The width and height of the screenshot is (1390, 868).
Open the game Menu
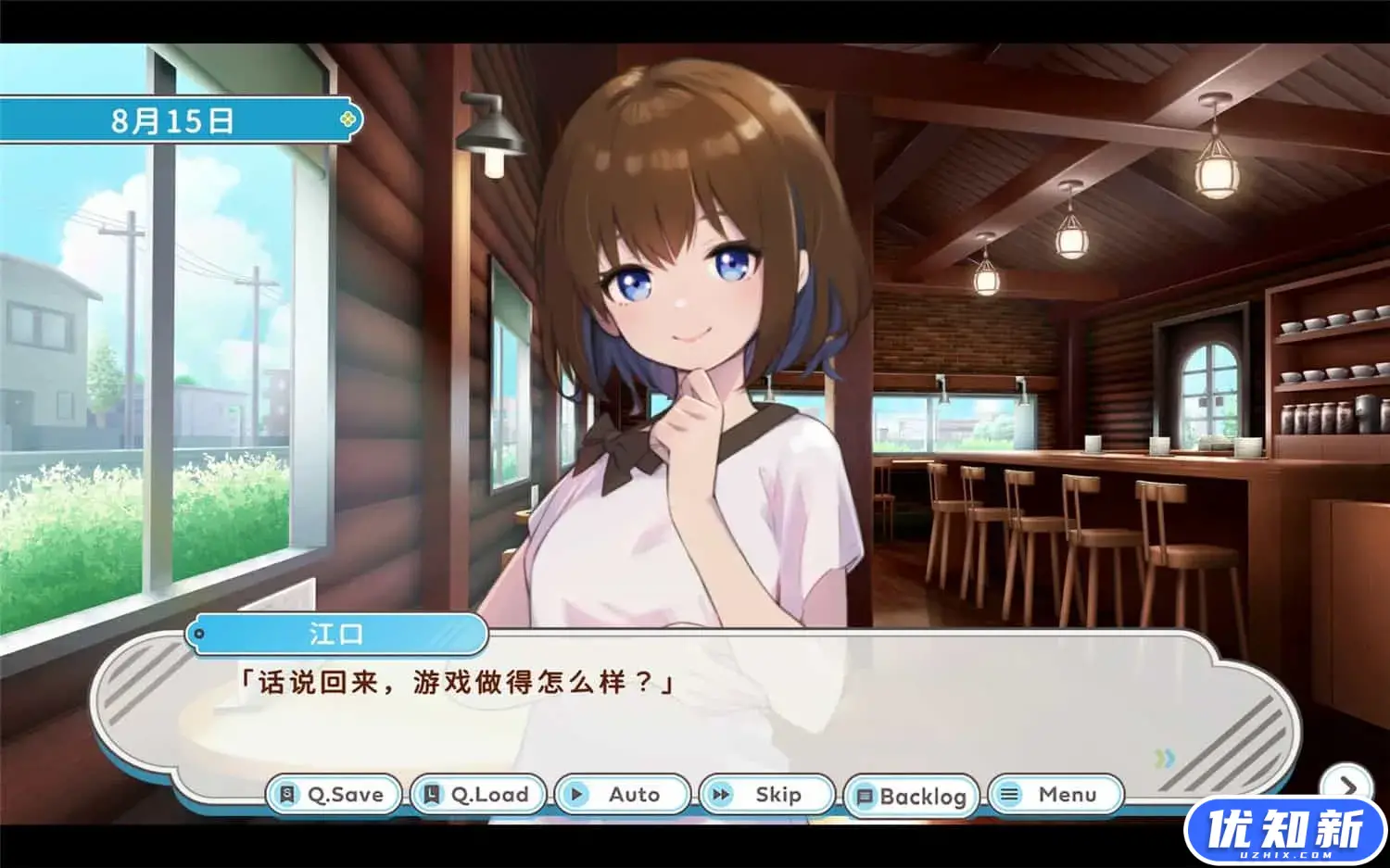pyautogui.click(x=1056, y=794)
